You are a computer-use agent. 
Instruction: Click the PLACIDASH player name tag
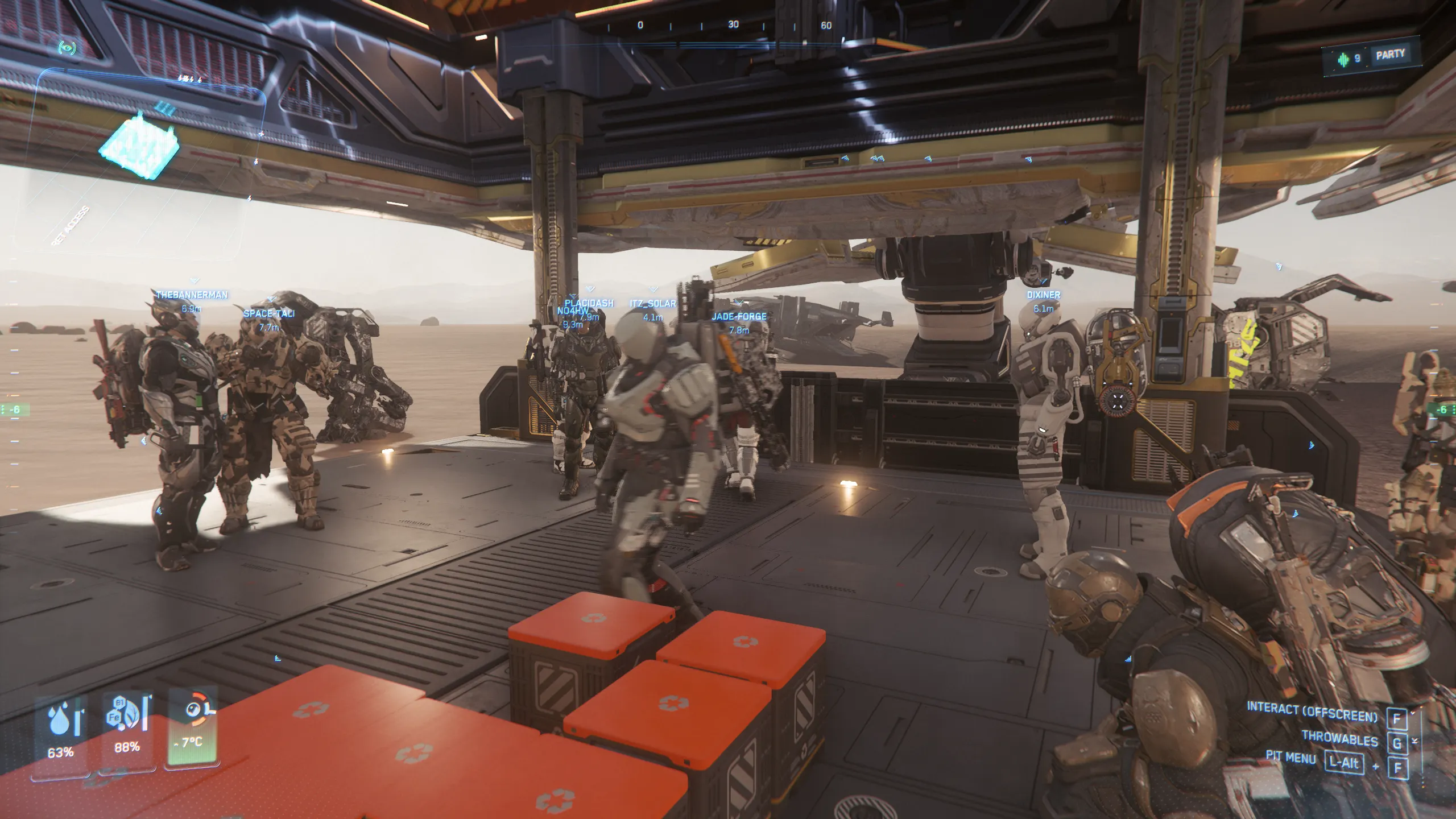click(589, 303)
